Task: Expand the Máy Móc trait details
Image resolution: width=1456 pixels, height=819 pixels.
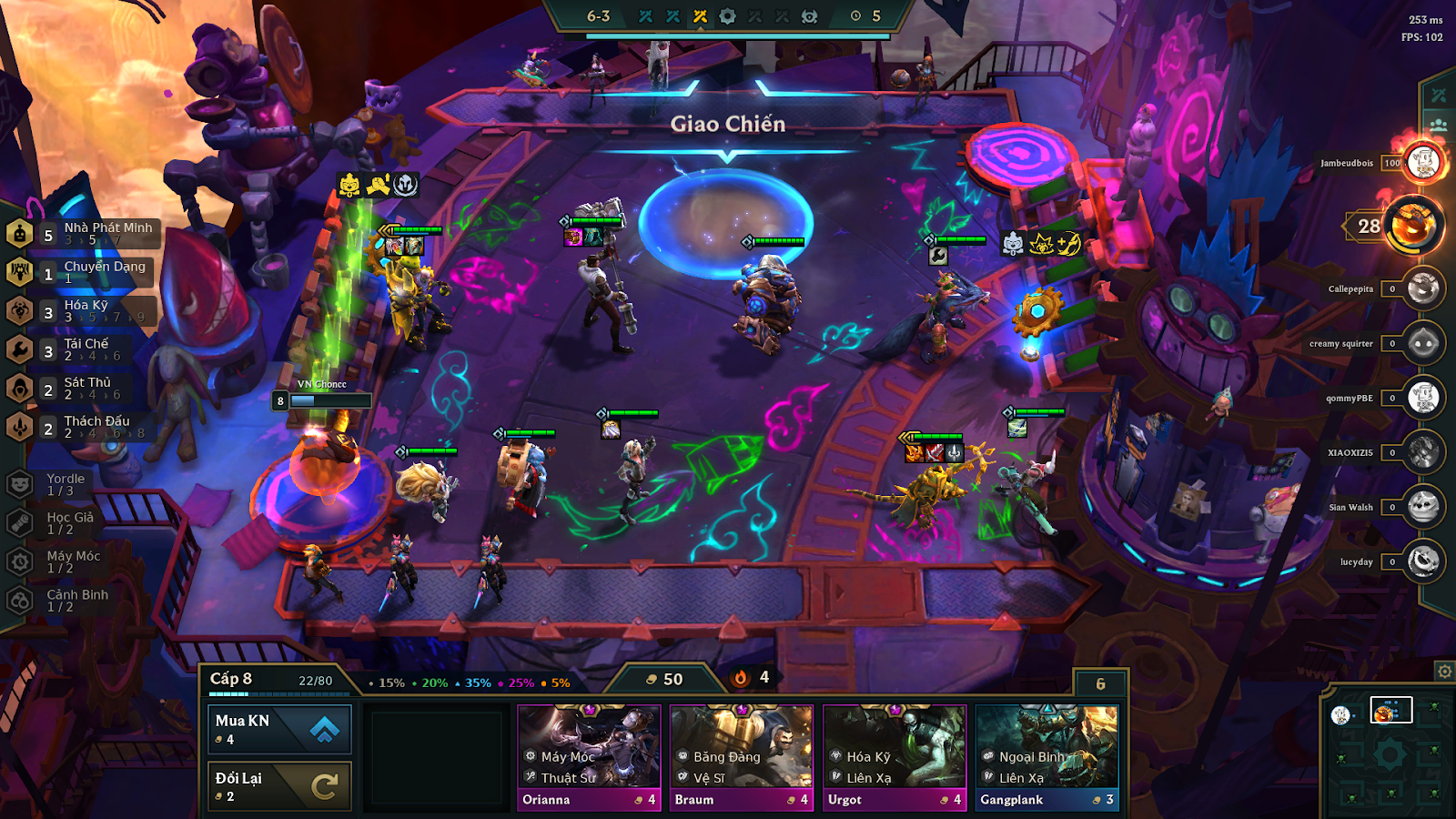Action: tap(20, 561)
